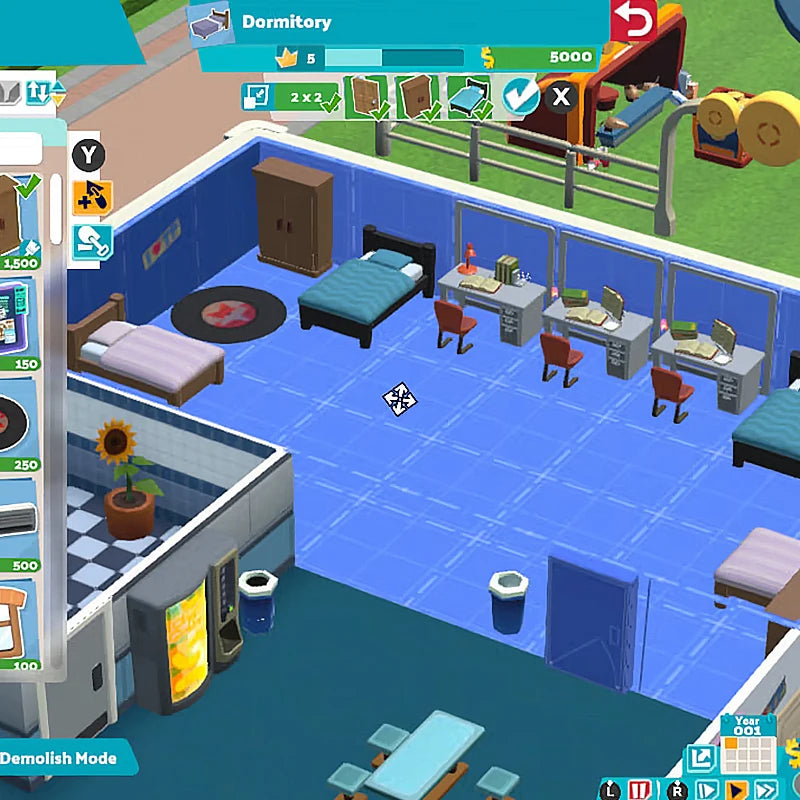Set game speed to slow play
The image size is (800, 800).
[x=704, y=789]
